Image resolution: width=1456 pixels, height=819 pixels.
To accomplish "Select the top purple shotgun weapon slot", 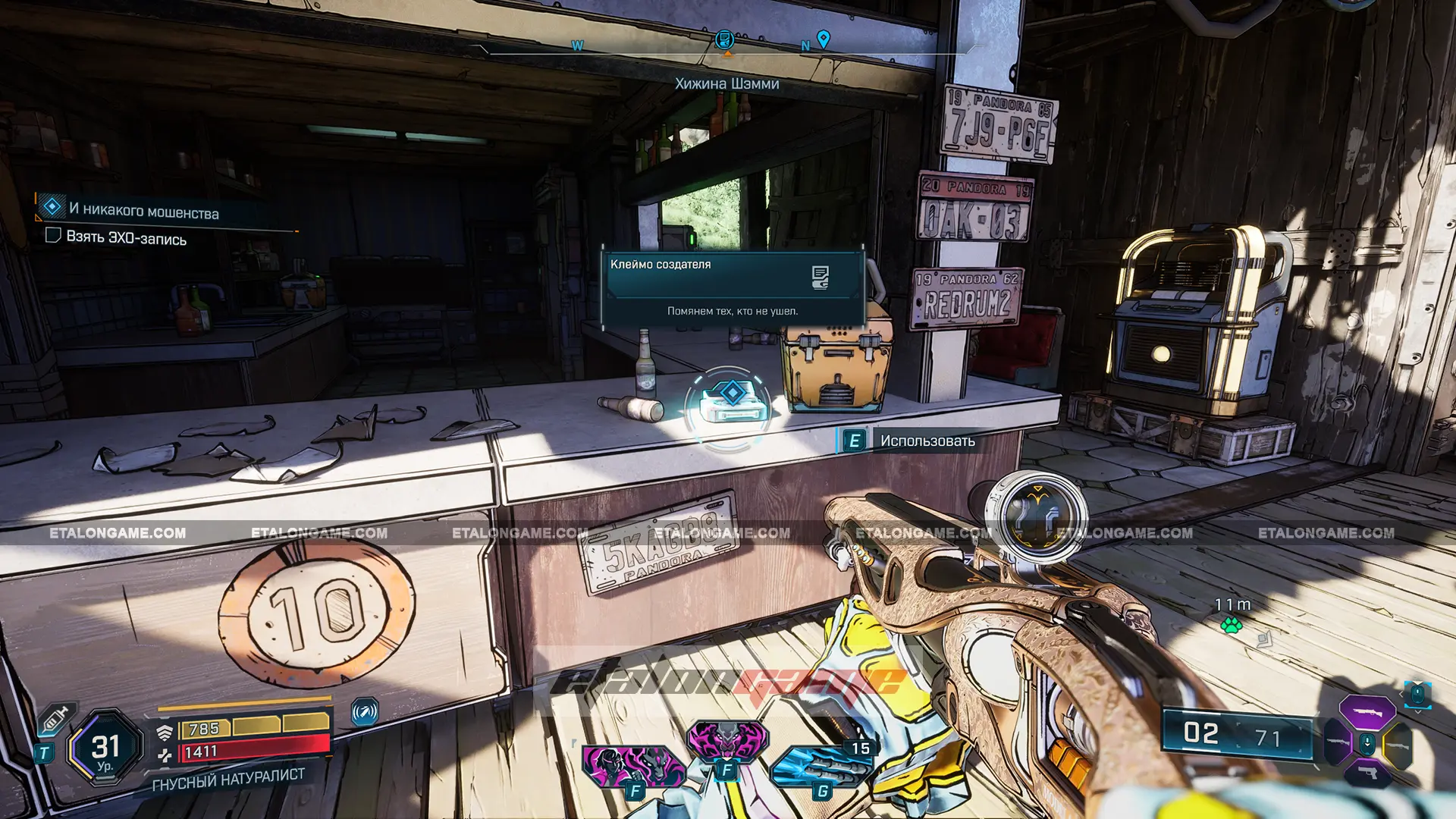I will pos(1367,711).
